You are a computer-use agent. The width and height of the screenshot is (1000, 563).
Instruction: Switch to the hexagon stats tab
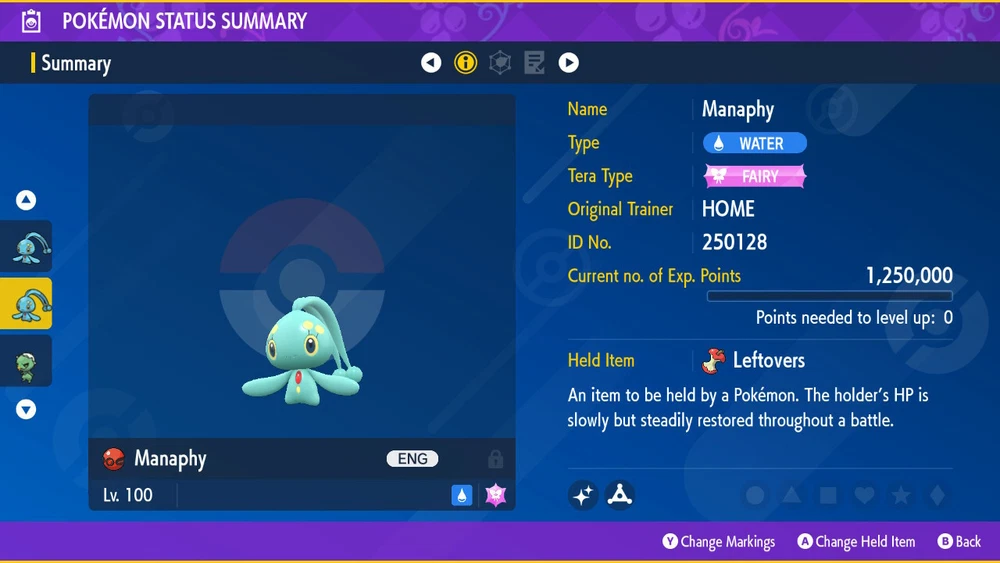coord(500,63)
